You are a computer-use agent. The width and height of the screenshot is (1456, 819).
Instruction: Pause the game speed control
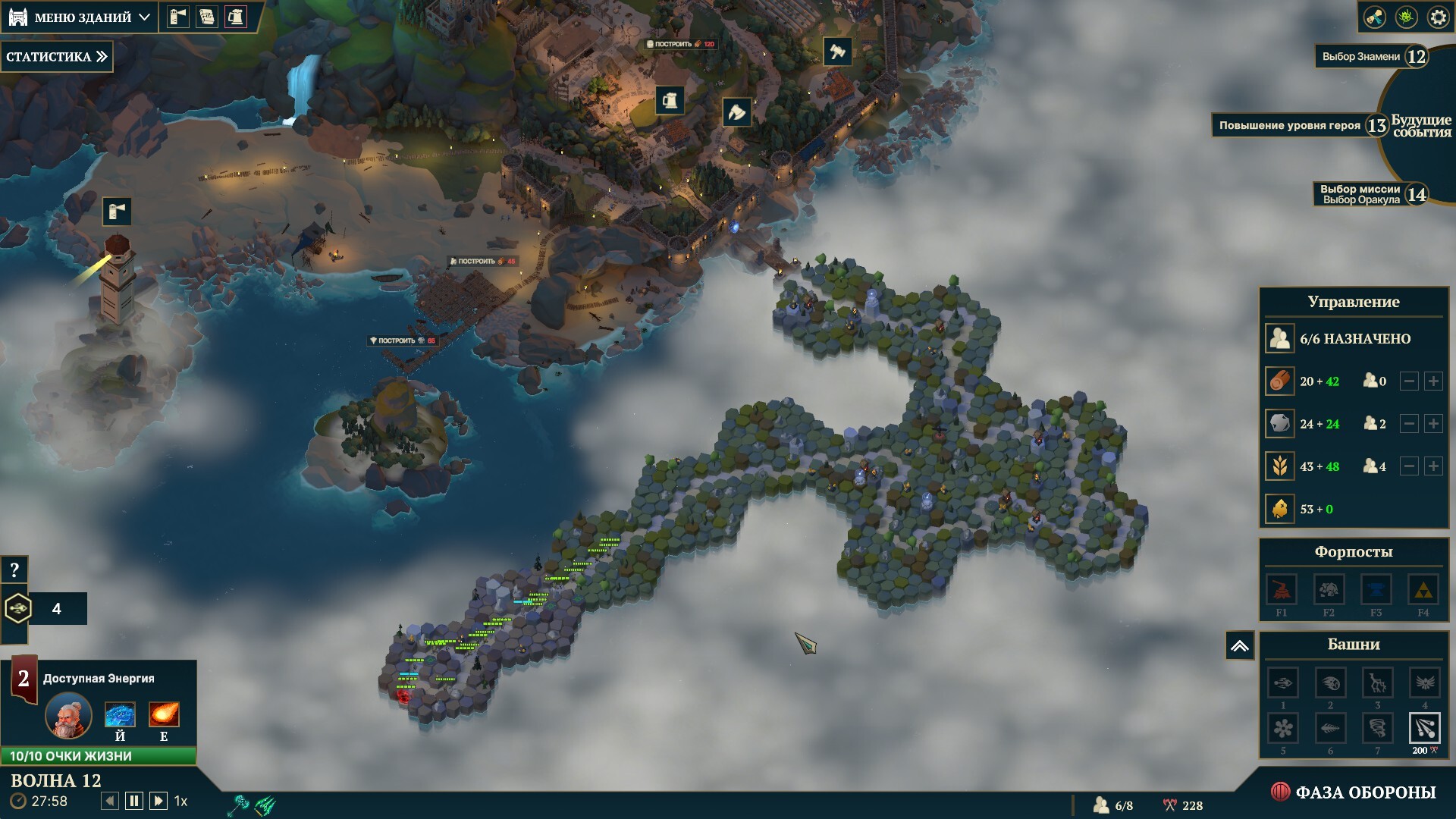point(134,801)
